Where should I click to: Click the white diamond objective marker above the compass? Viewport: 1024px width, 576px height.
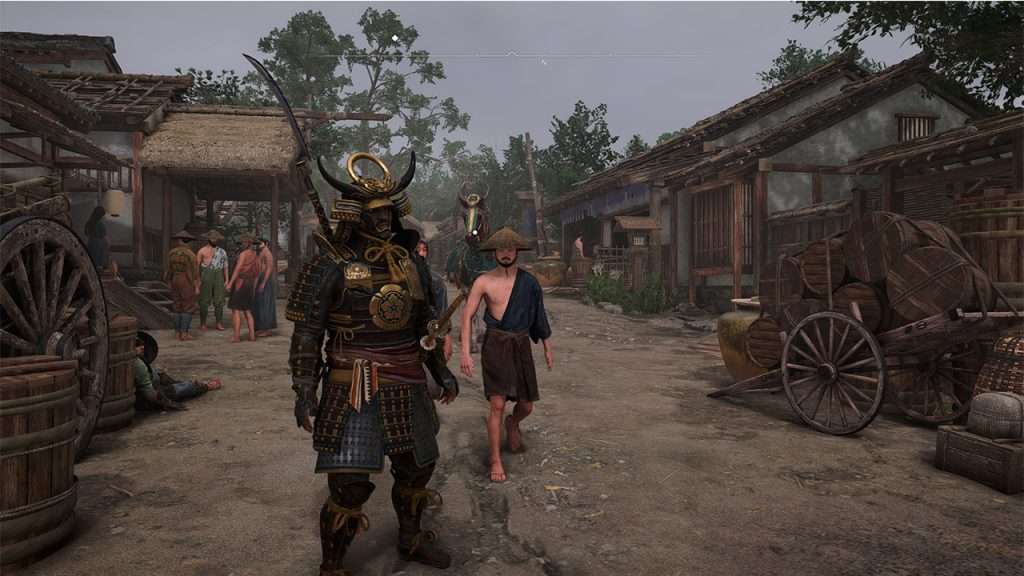click(395, 38)
